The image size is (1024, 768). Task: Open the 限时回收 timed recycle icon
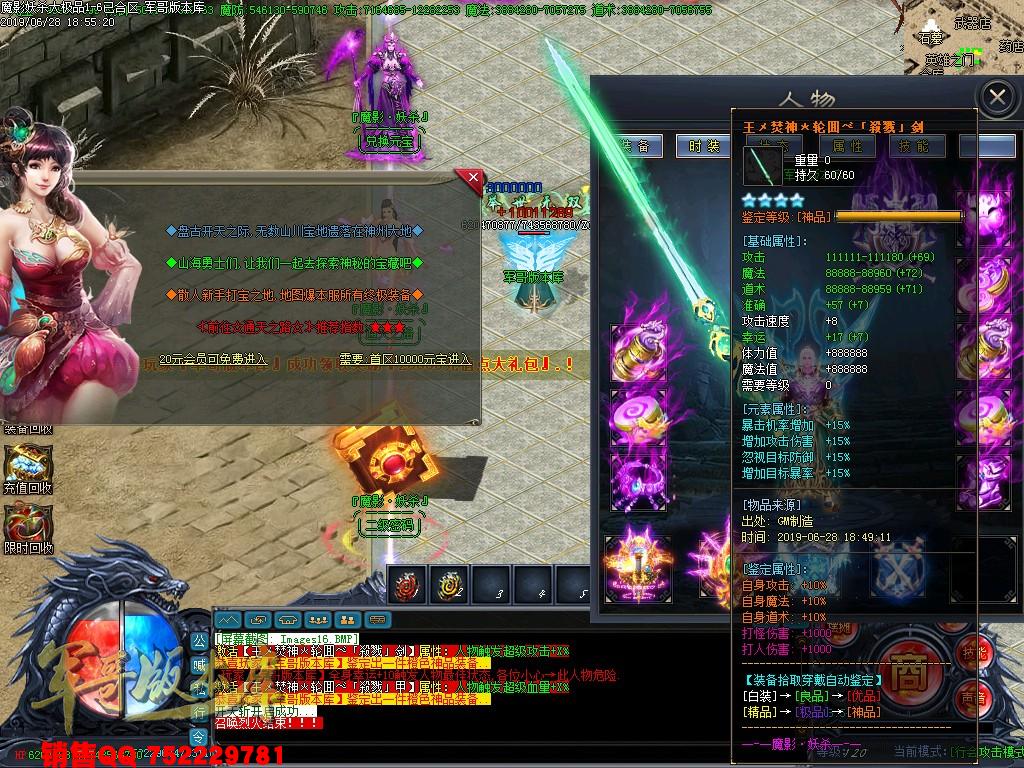(28, 524)
